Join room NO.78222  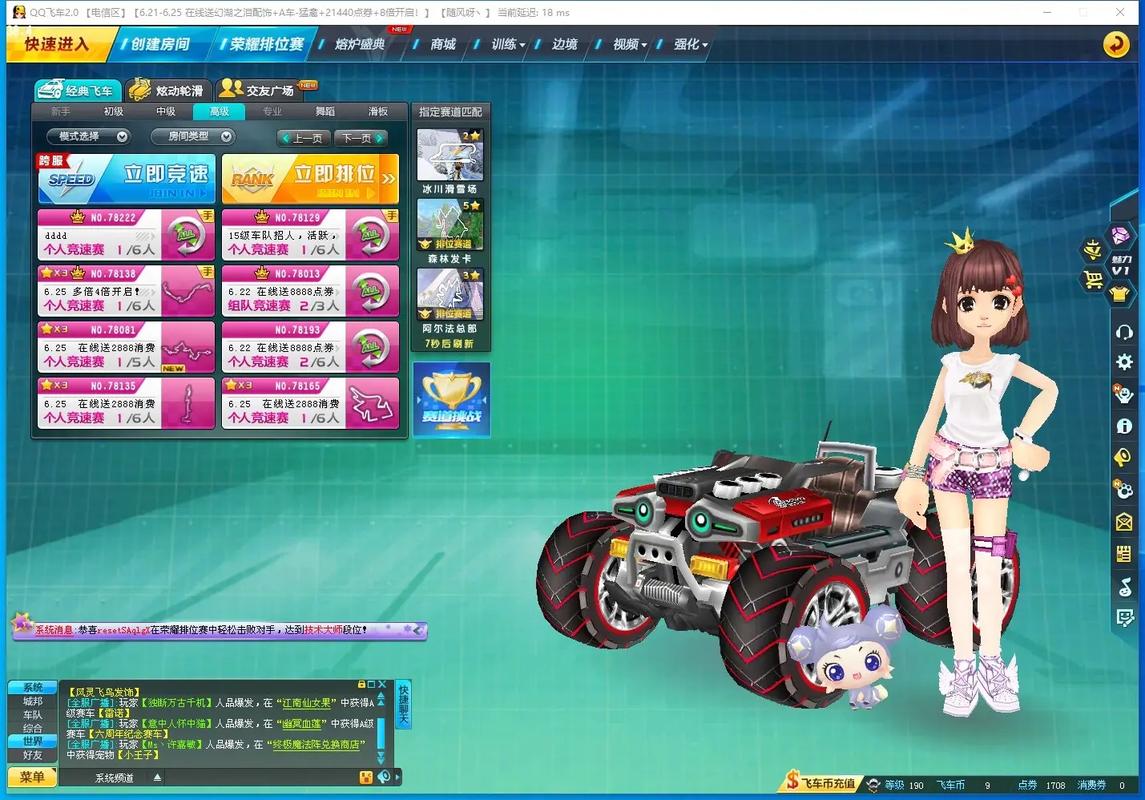tap(126, 234)
